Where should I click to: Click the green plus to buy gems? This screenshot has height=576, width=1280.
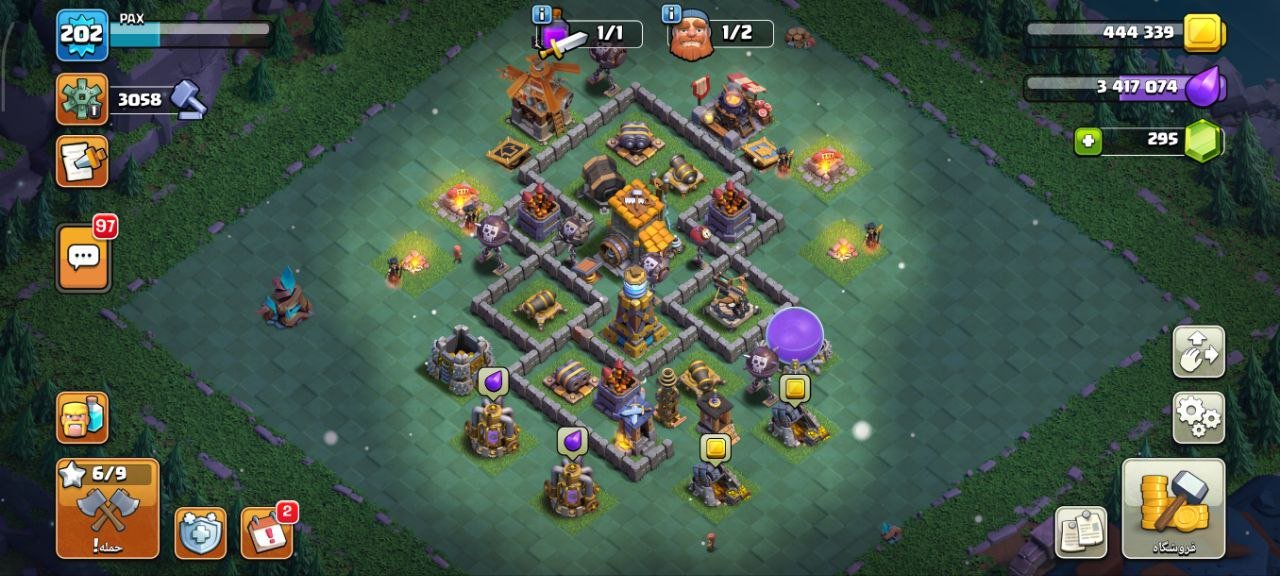pyautogui.click(x=1088, y=142)
